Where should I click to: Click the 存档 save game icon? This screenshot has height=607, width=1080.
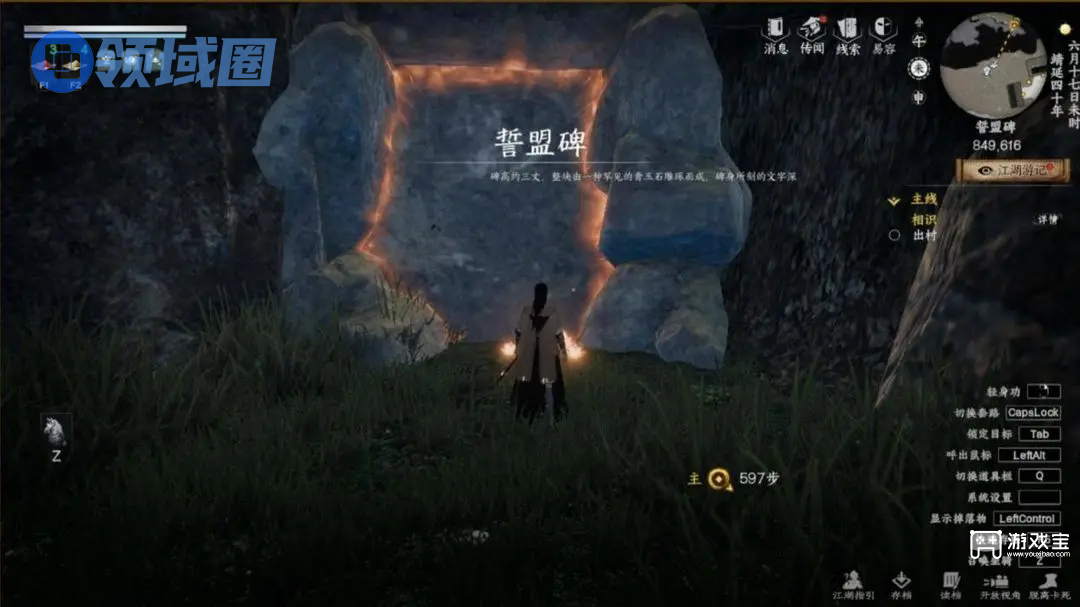[x=901, y=584]
